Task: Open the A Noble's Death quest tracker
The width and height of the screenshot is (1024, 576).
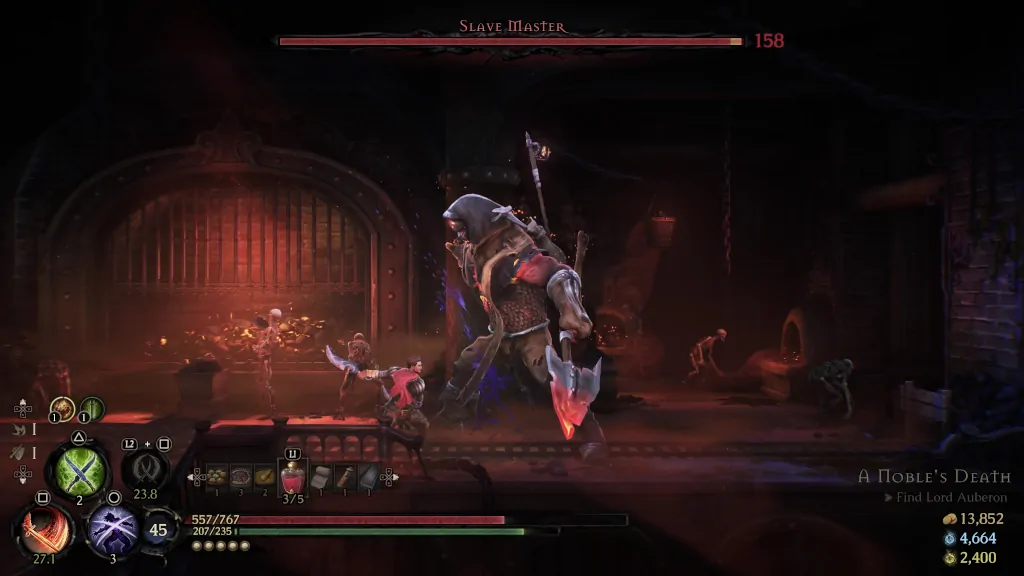Action: click(933, 477)
